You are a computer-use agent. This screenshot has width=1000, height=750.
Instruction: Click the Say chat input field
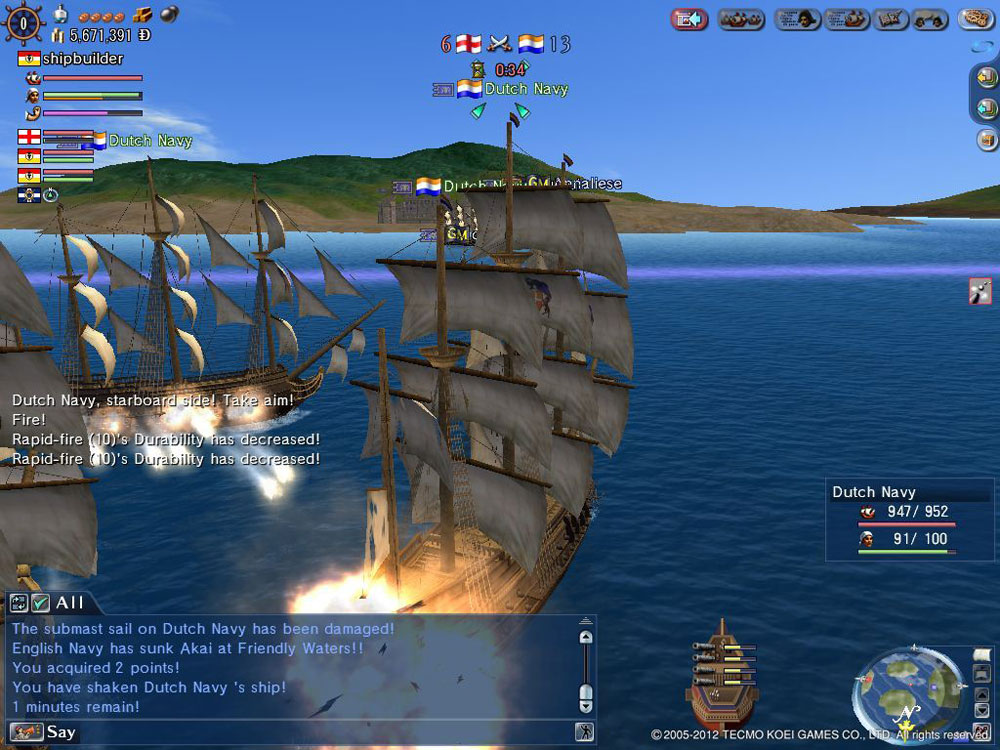[300, 732]
